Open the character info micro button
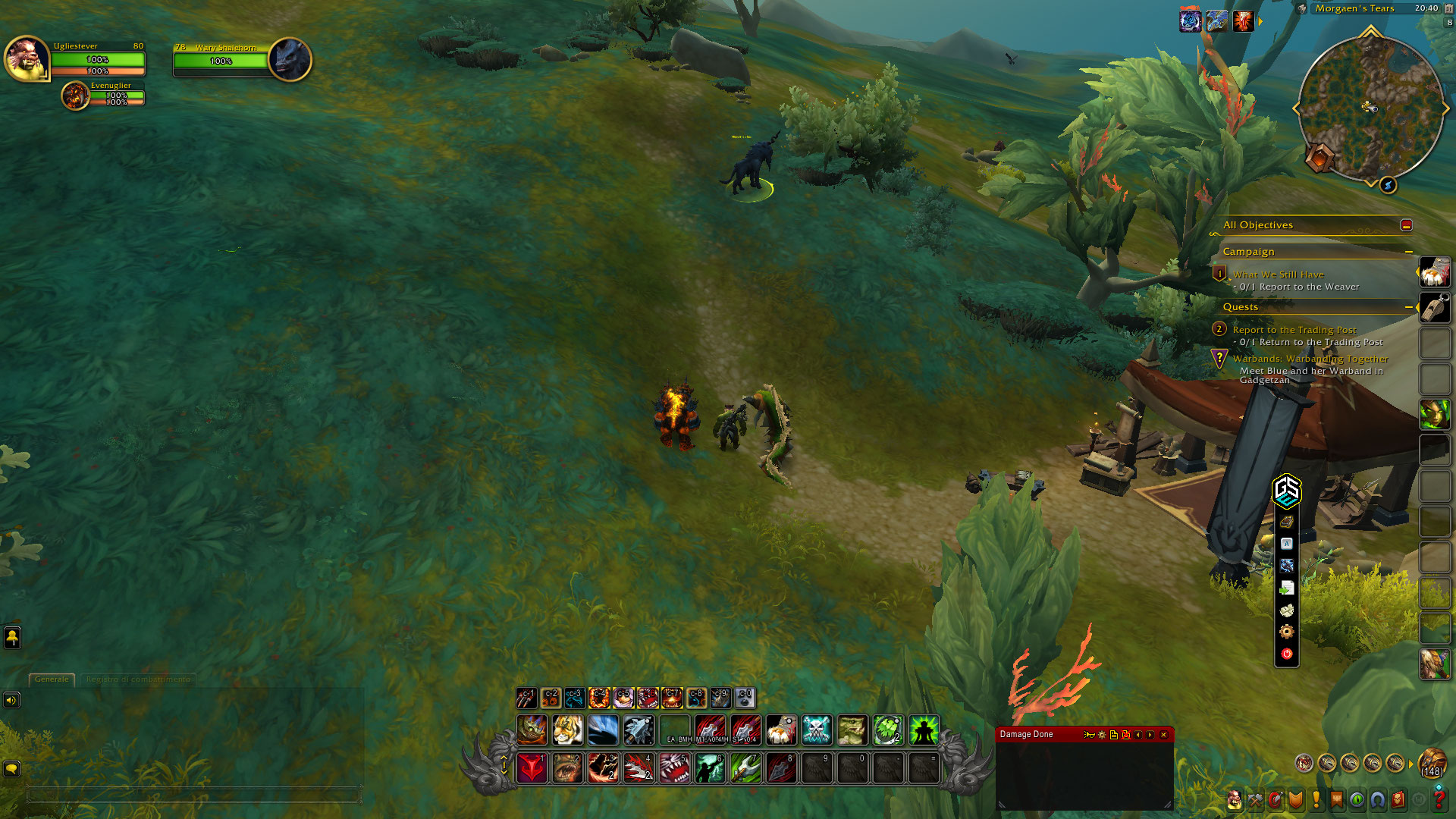This screenshot has height=819, width=1456. point(1235,799)
